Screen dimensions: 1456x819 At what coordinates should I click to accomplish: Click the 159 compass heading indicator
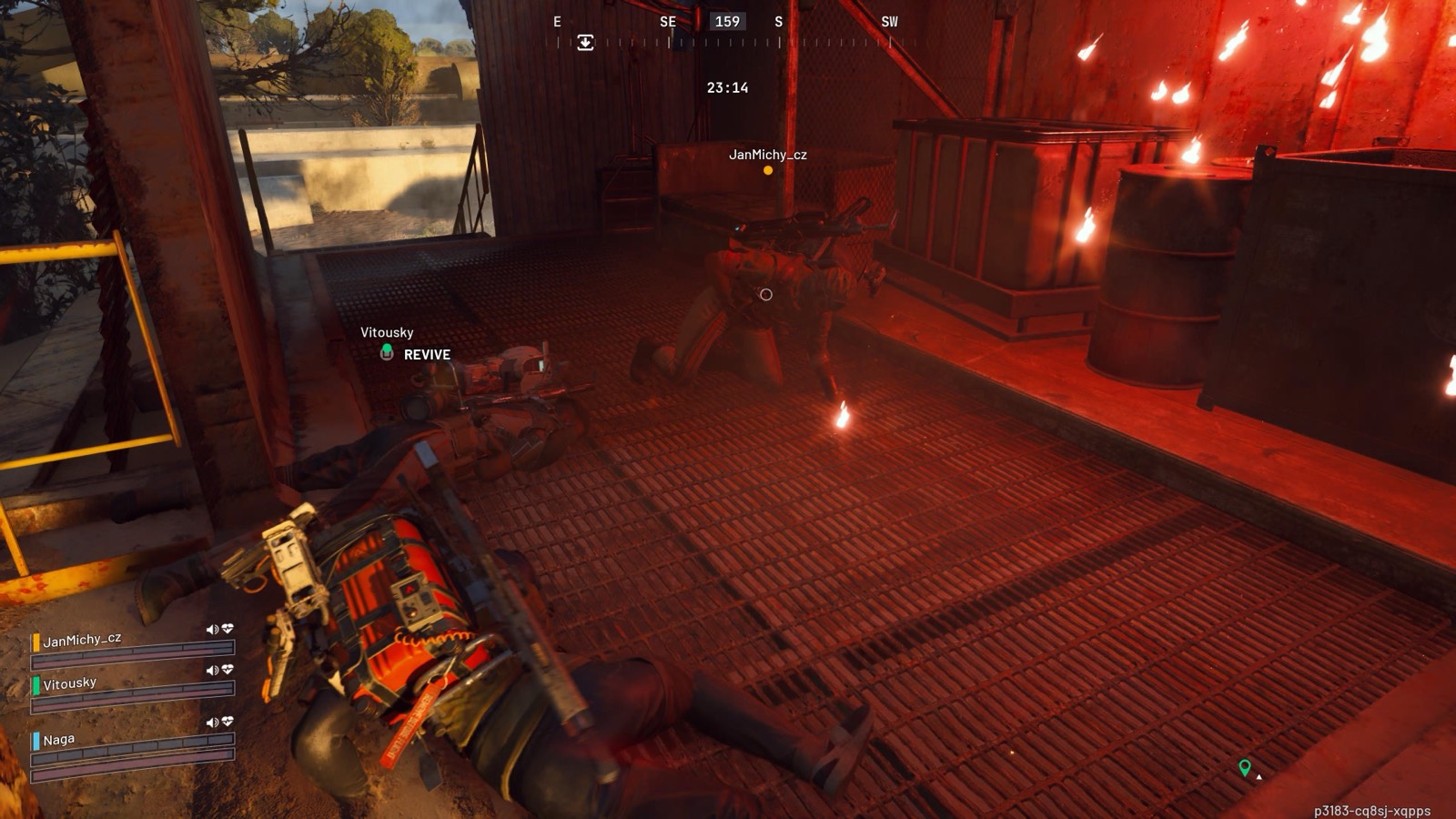[727, 22]
